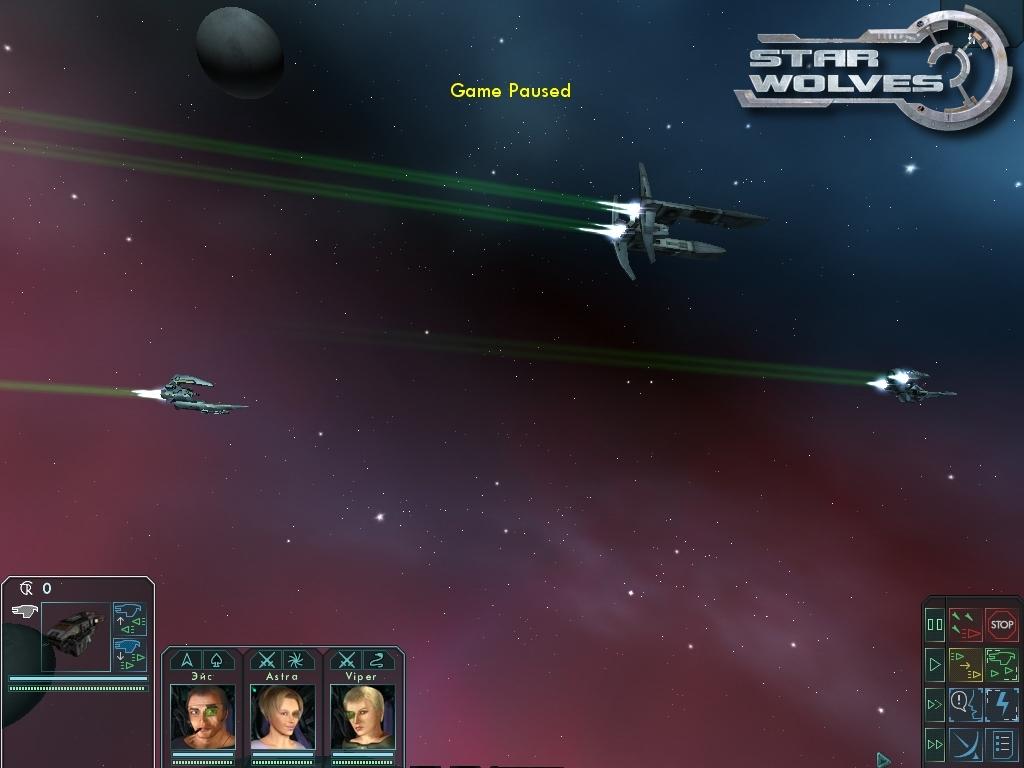
Task: Click the small arrow beside the command panel
Action: pyautogui.click(x=883, y=760)
